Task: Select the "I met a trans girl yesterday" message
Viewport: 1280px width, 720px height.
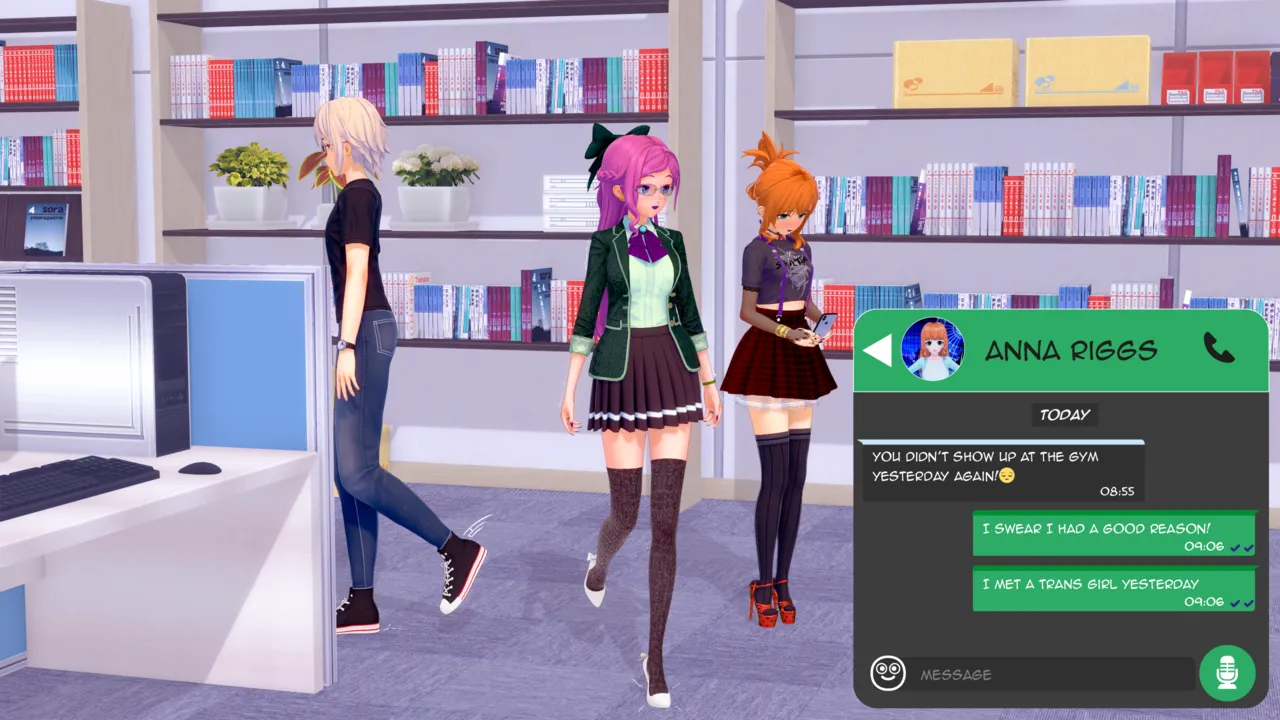Action: 1114,590
